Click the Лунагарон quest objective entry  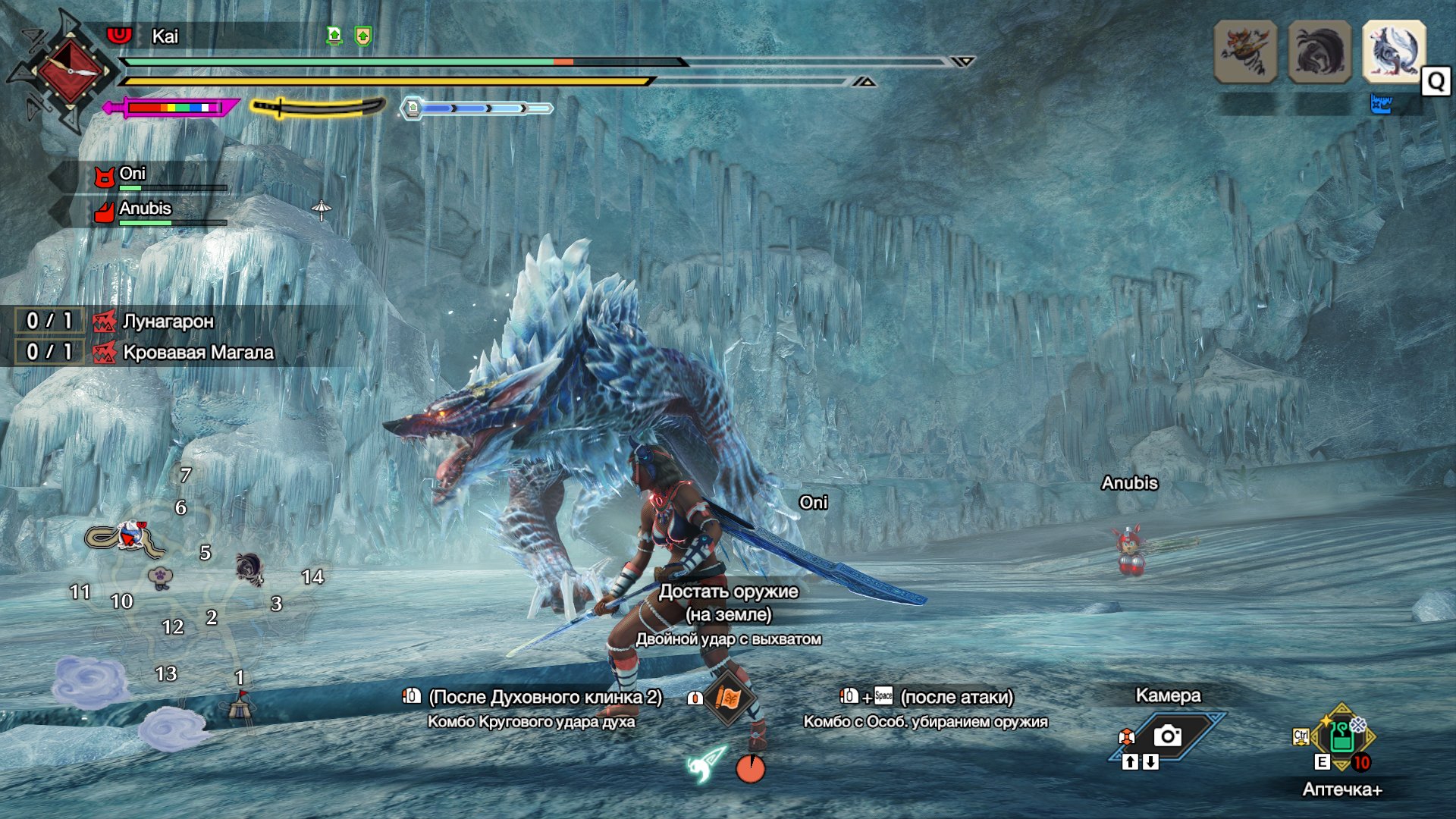(x=168, y=322)
